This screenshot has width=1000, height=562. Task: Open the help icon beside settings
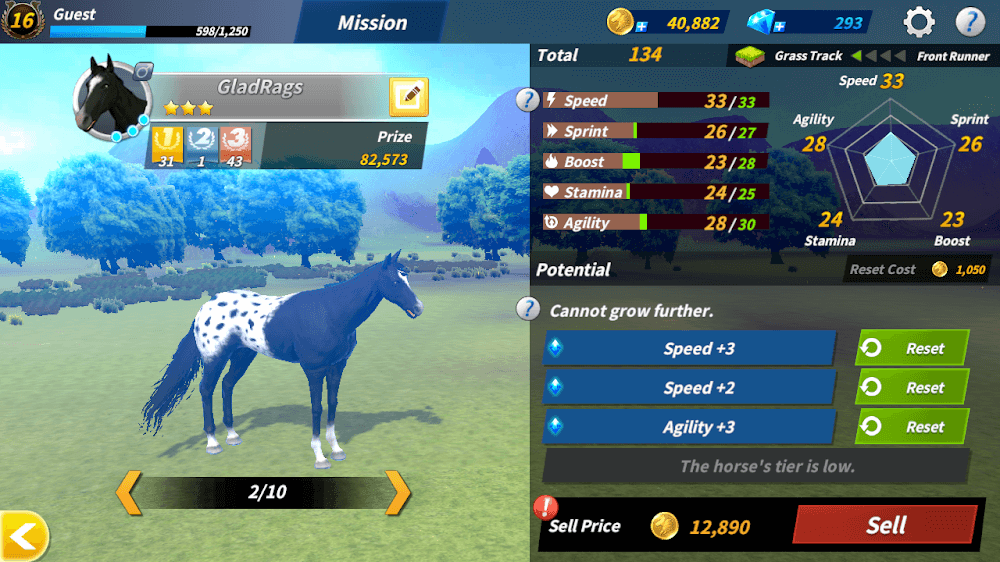[x=970, y=21]
